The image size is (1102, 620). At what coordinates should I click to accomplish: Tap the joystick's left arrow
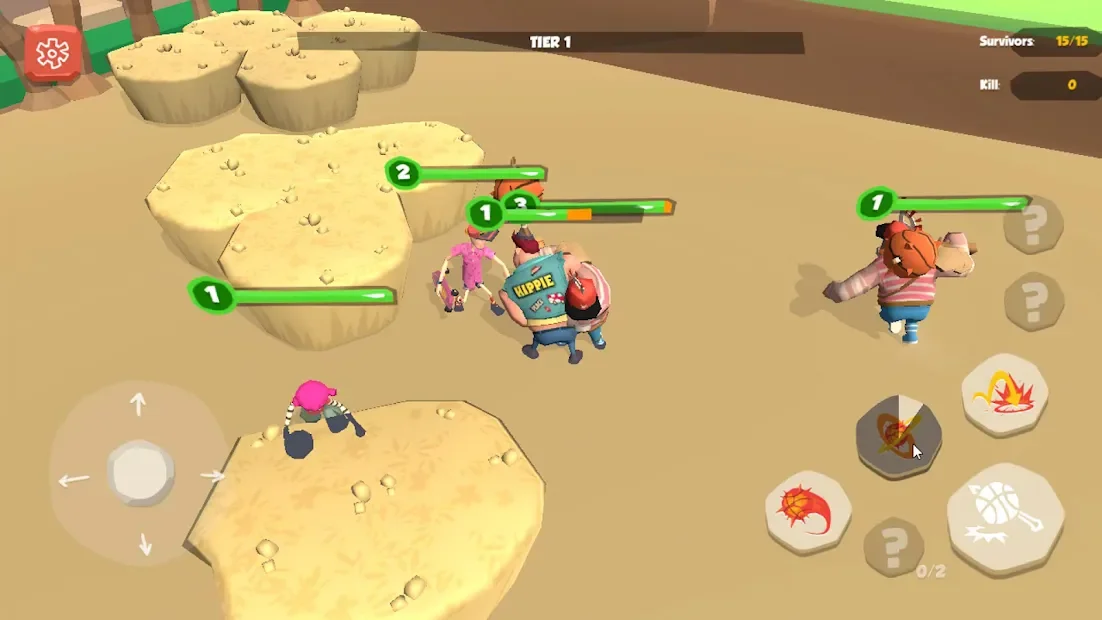(x=73, y=480)
